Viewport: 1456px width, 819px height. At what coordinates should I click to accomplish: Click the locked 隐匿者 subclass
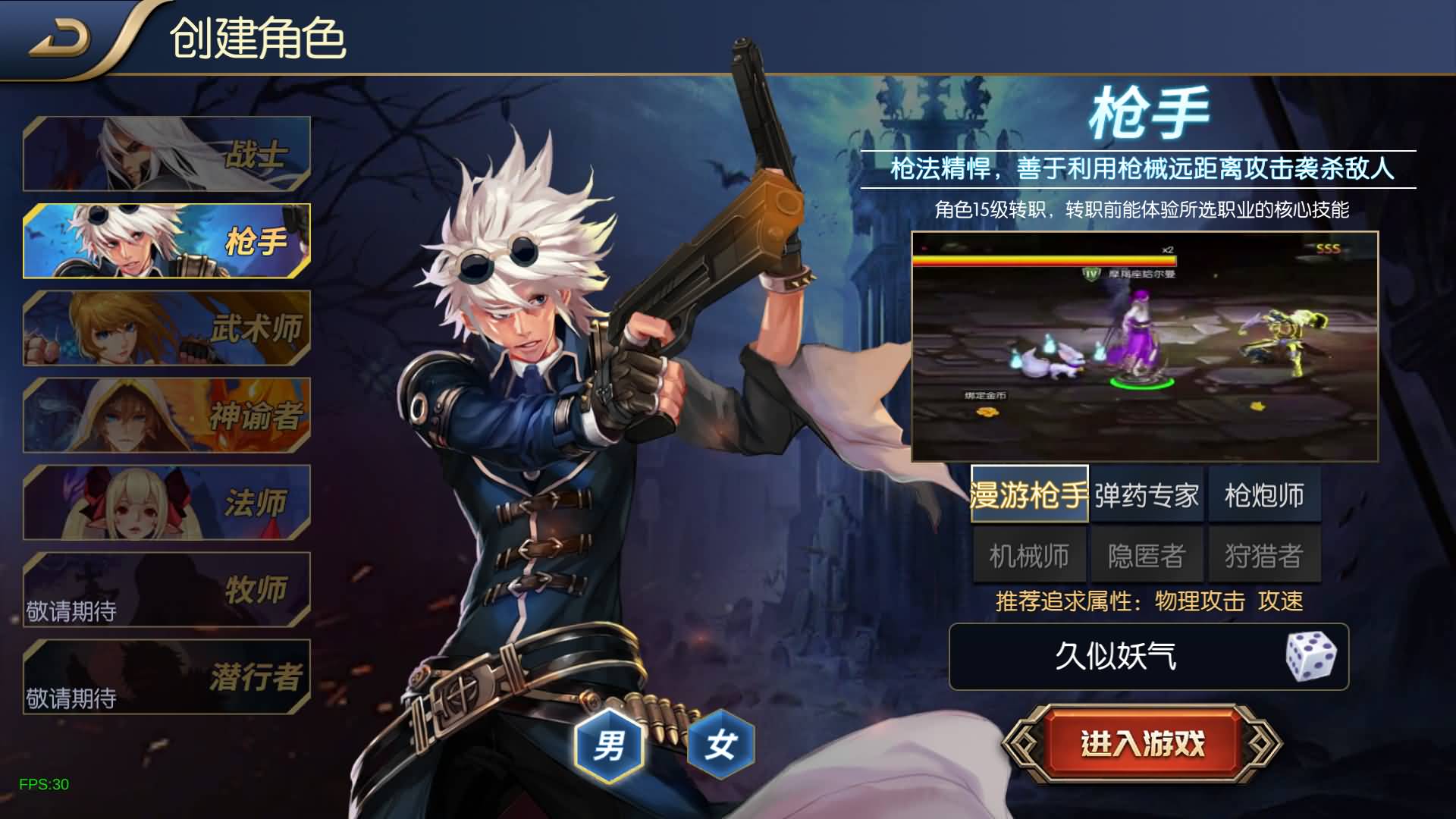(1147, 554)
